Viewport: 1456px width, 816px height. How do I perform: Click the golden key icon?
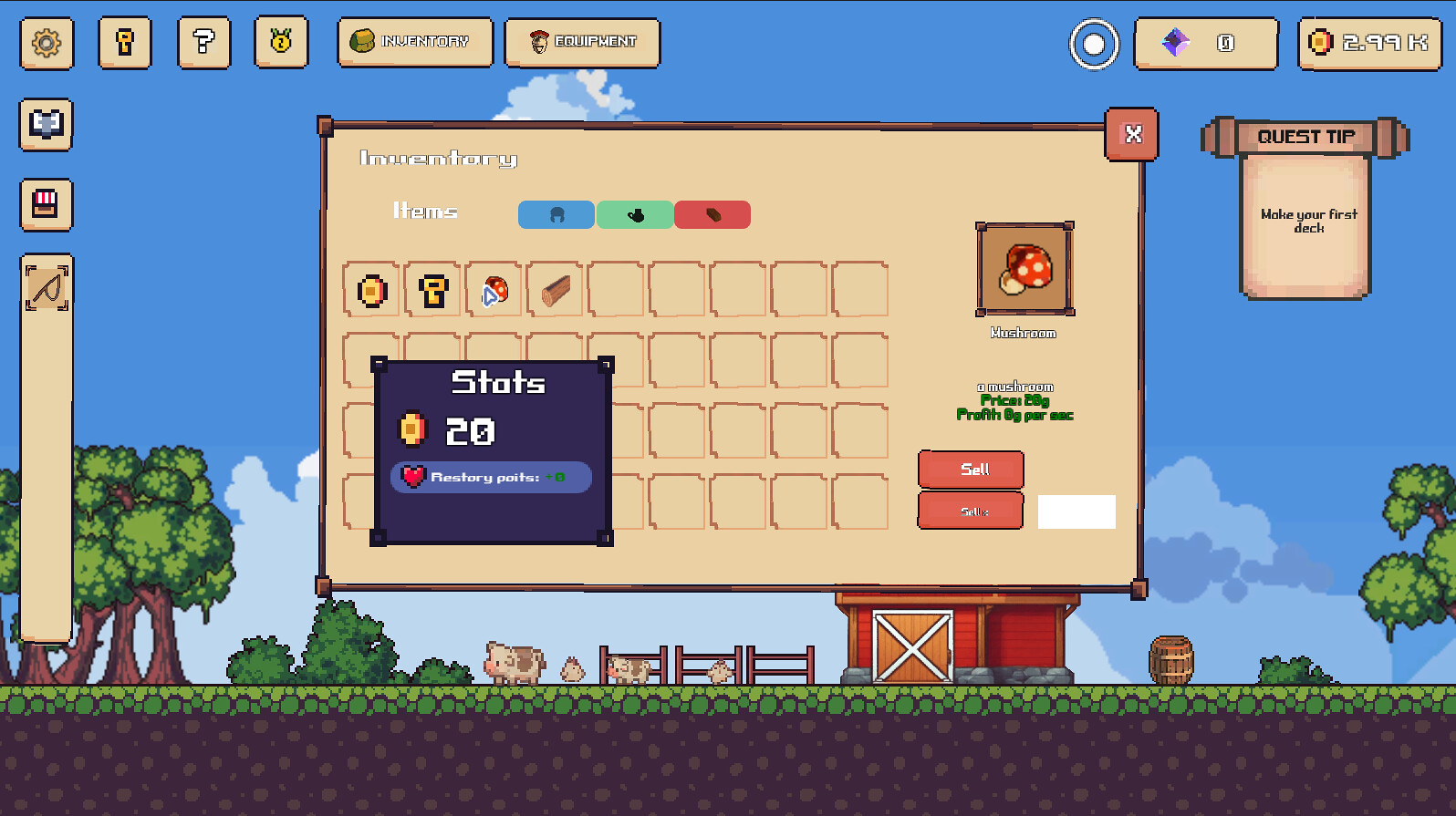point(124,43)
